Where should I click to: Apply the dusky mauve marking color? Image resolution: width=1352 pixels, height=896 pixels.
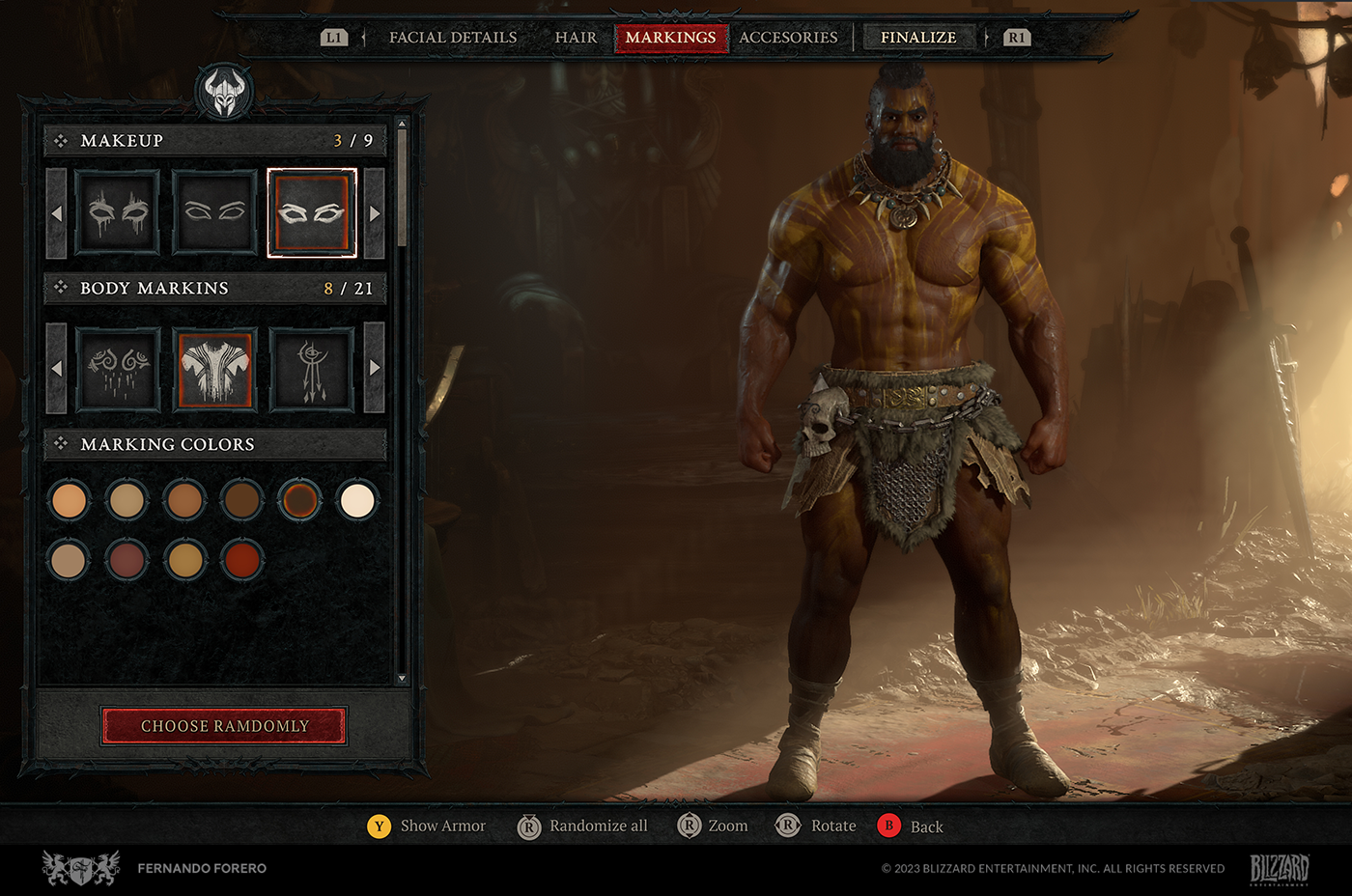point(127,560)
